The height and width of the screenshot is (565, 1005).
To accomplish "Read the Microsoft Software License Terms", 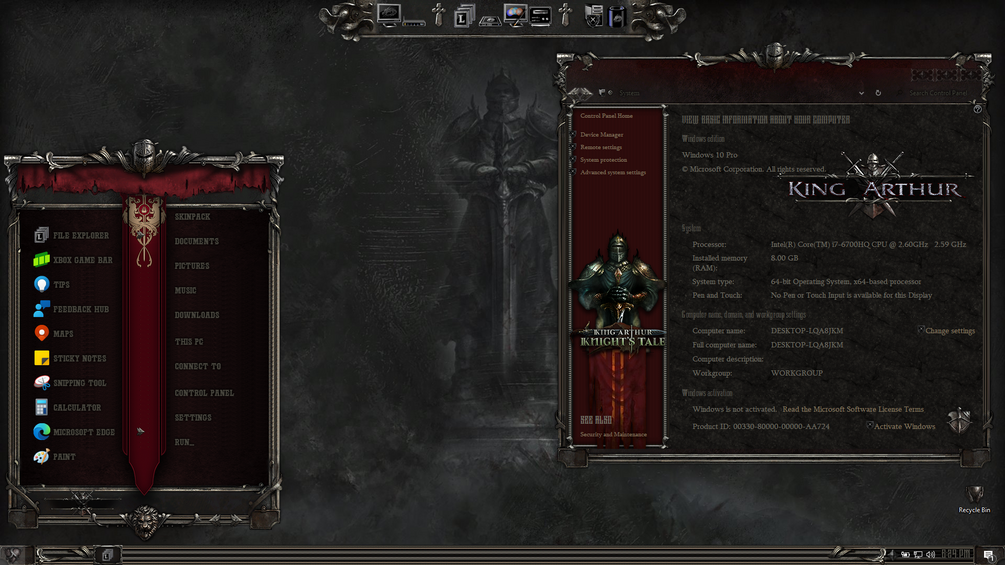I will pyautogui.click(x=853, y=409).
